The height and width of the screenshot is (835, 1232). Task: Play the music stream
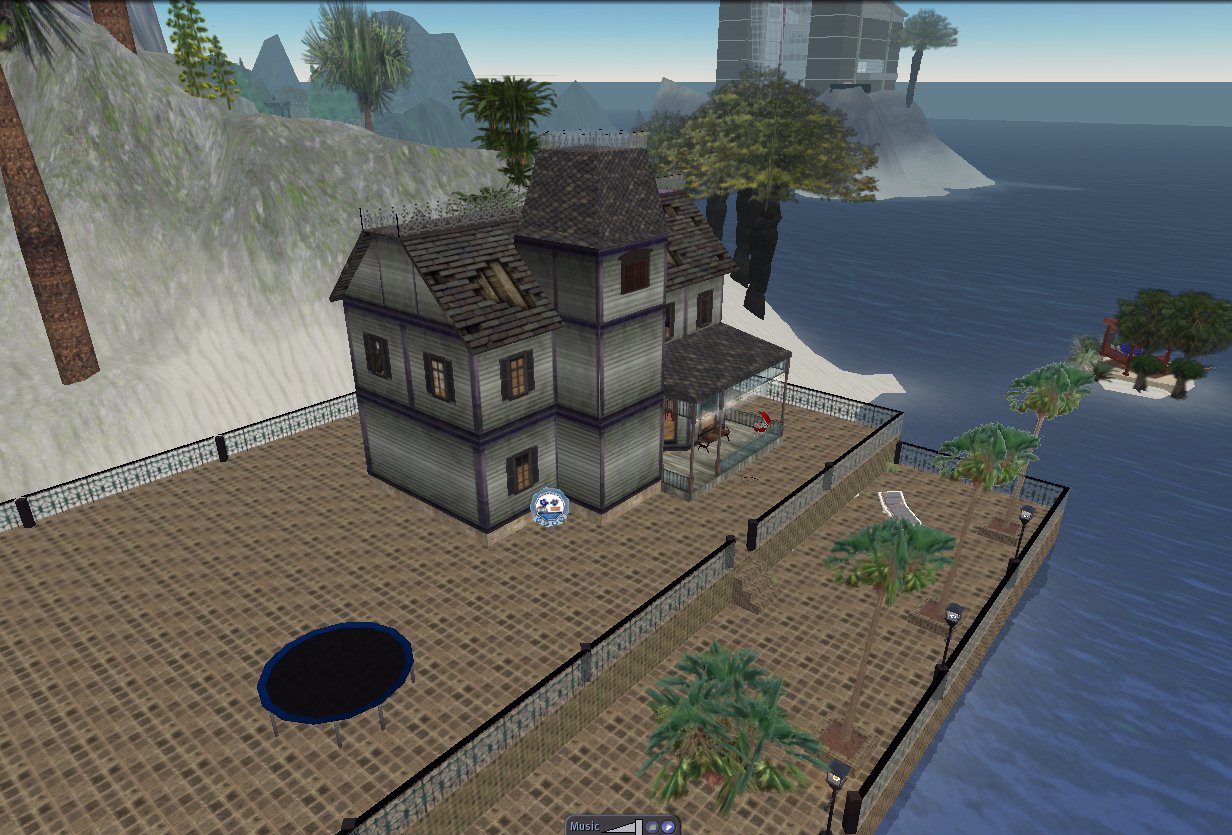[667, 827]
